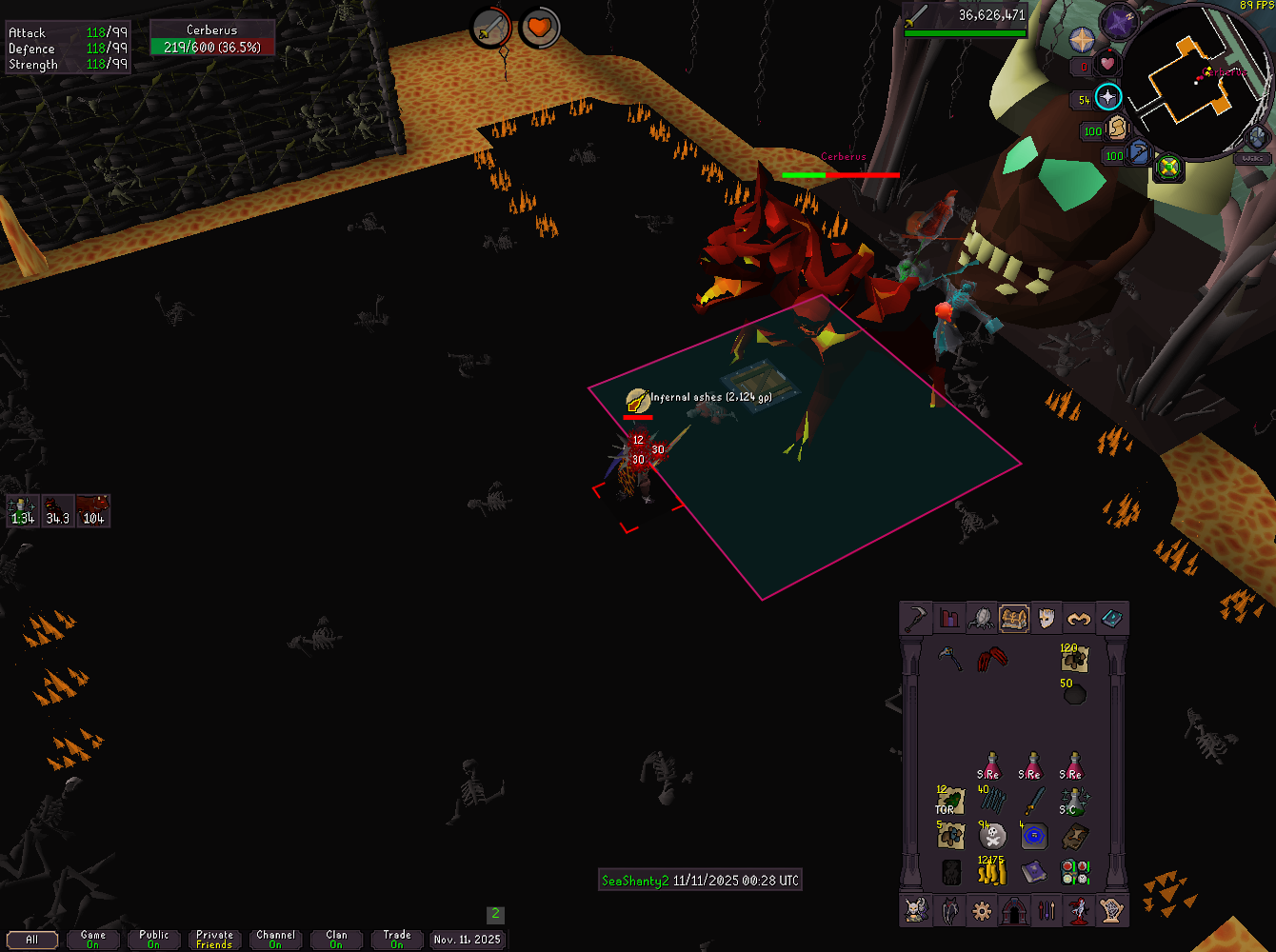Toggle the run energy orb
The height and width of the screenshot is (952, 1276).
[x=1115, y=128]
